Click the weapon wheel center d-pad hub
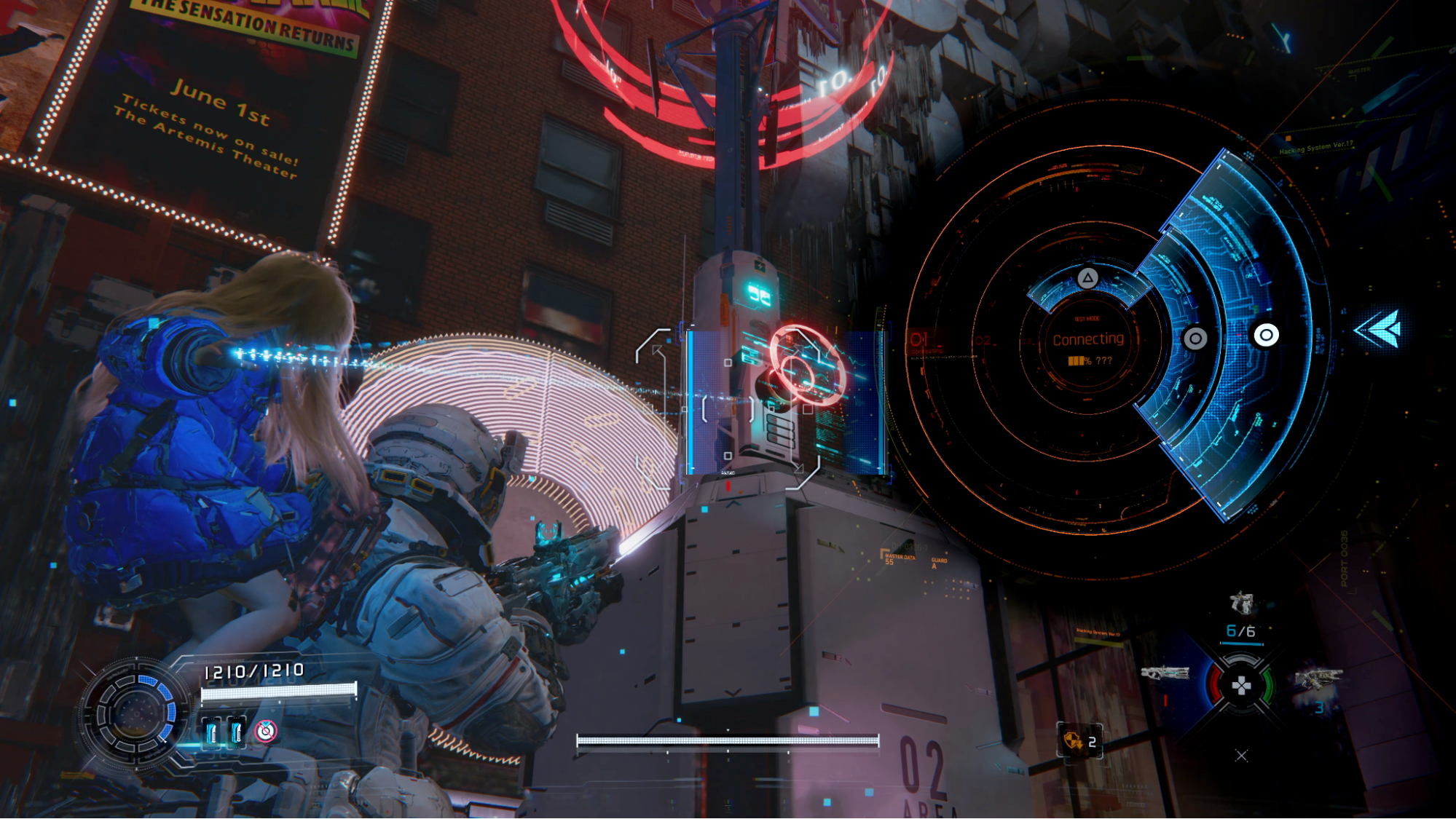 pos(1241,685)
